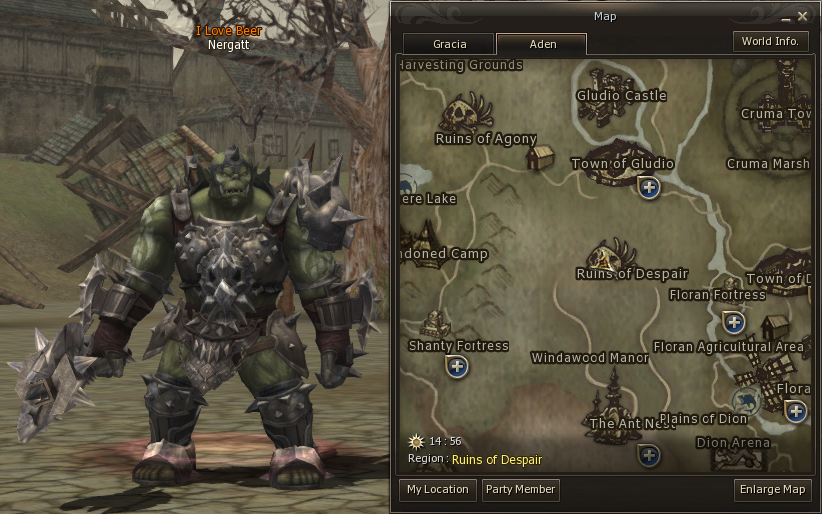Image resolution: width=822 pixels, height=514 pixels.
Task: Close the Map window
Action: (802, 16)
